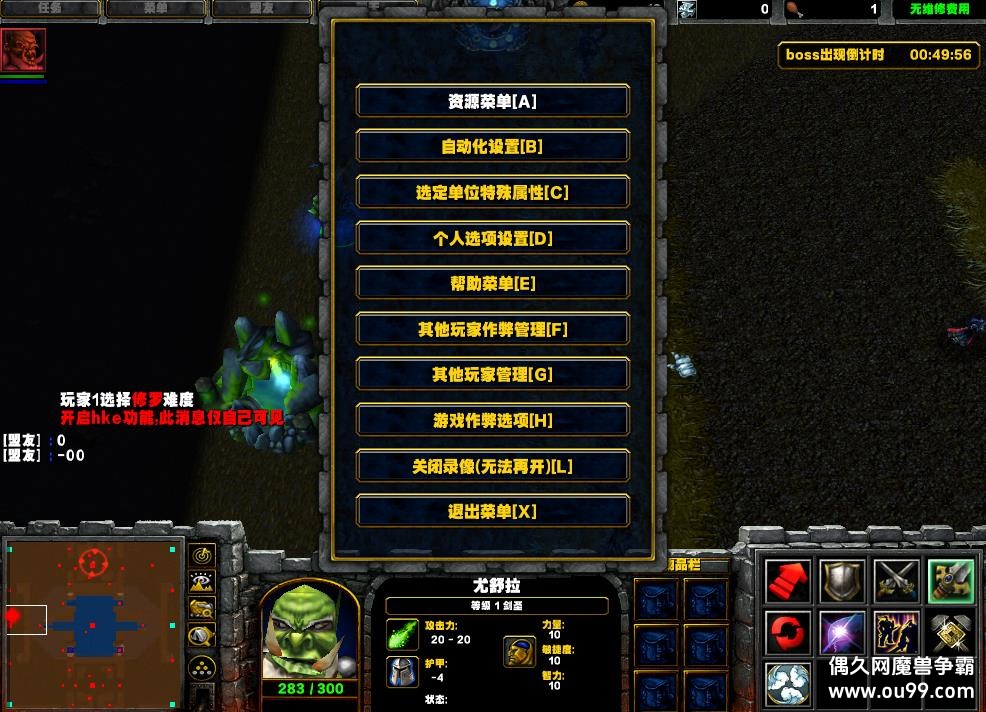
Task: Click the red circular arrows patrol command
Action: point(788,634)
